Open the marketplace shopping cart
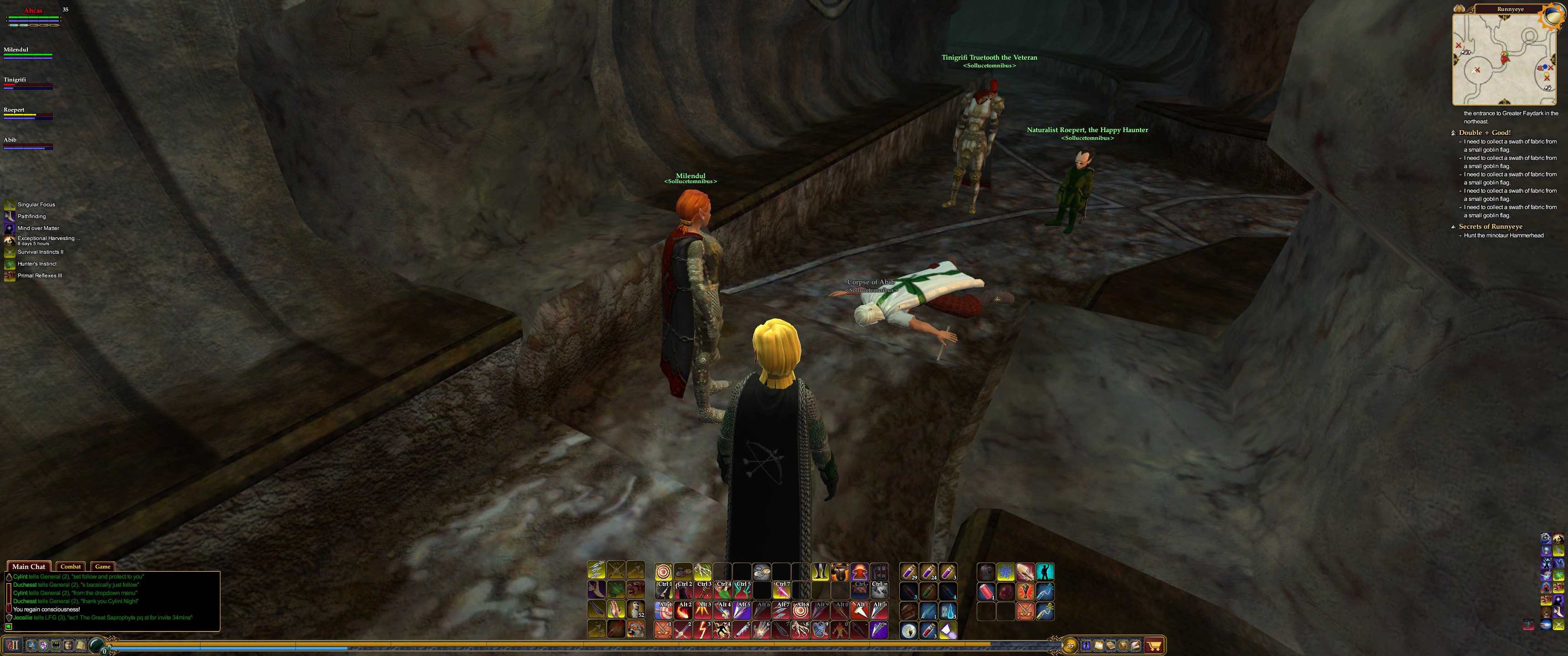Viewport: 1568px width, 656px height. coord(1154,645)
